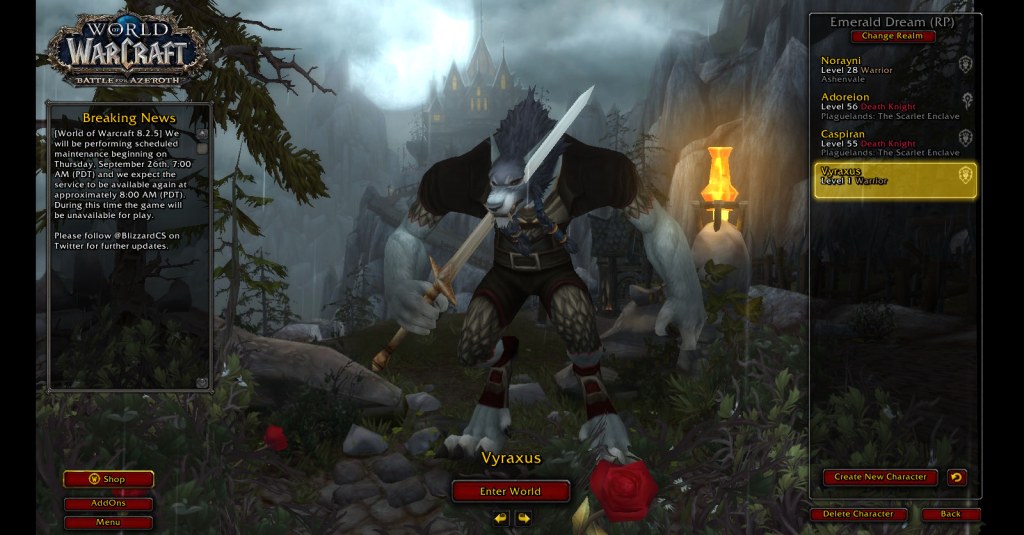Screen dimensions: 1024x535
Task: Open the AddOns list
Action: pos(108,504)
